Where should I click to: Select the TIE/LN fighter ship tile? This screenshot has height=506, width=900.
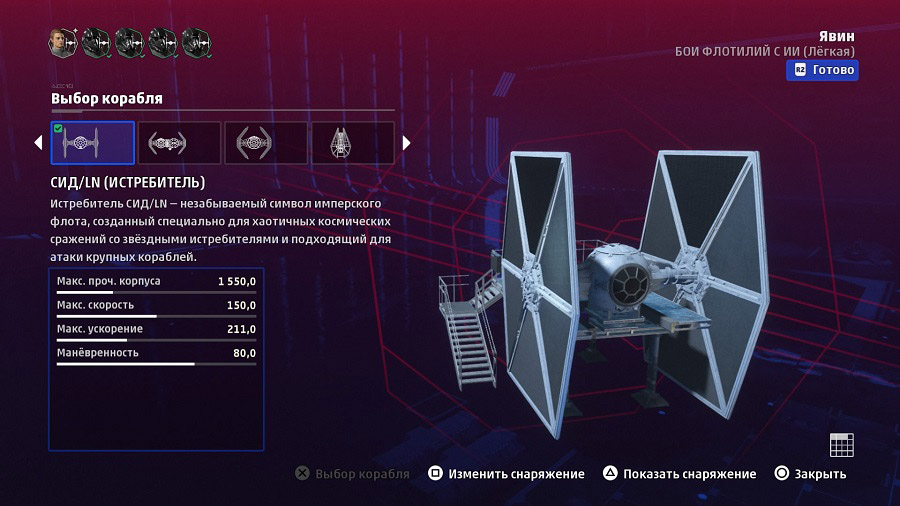[92, 143]
